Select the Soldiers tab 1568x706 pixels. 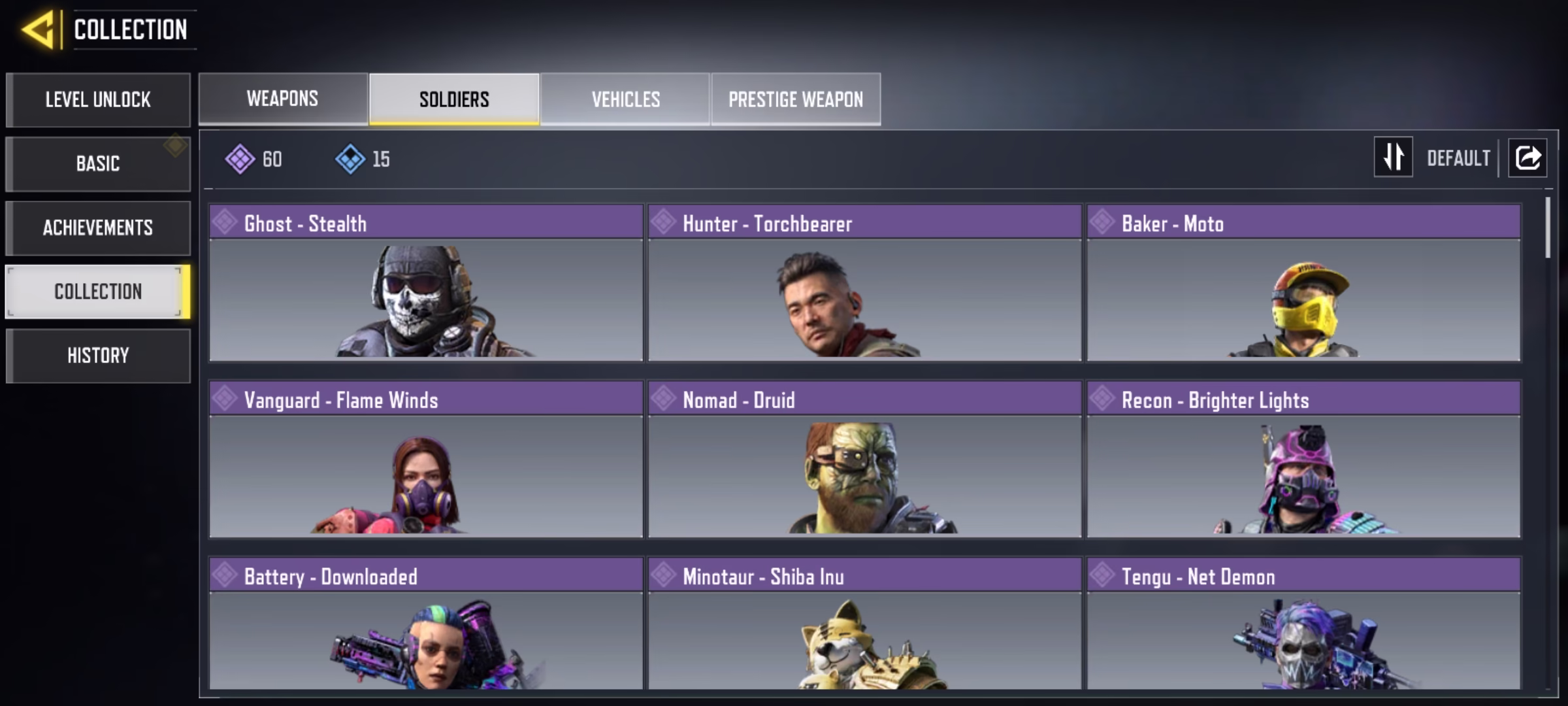pyautogui.click(x=454, y=99)
